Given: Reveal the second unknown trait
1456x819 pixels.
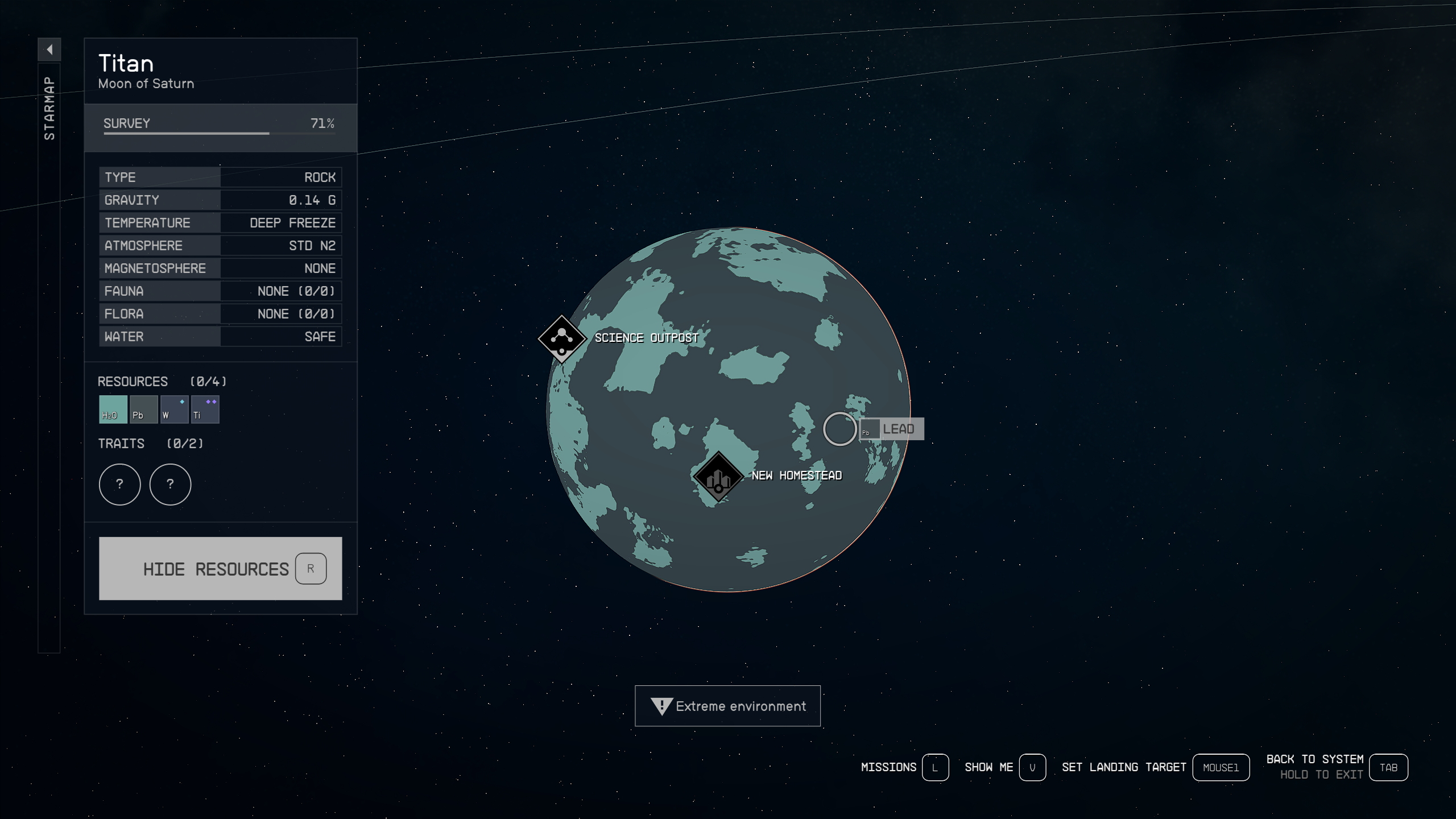Looking at the screenshot, I should tap(171, 484).
